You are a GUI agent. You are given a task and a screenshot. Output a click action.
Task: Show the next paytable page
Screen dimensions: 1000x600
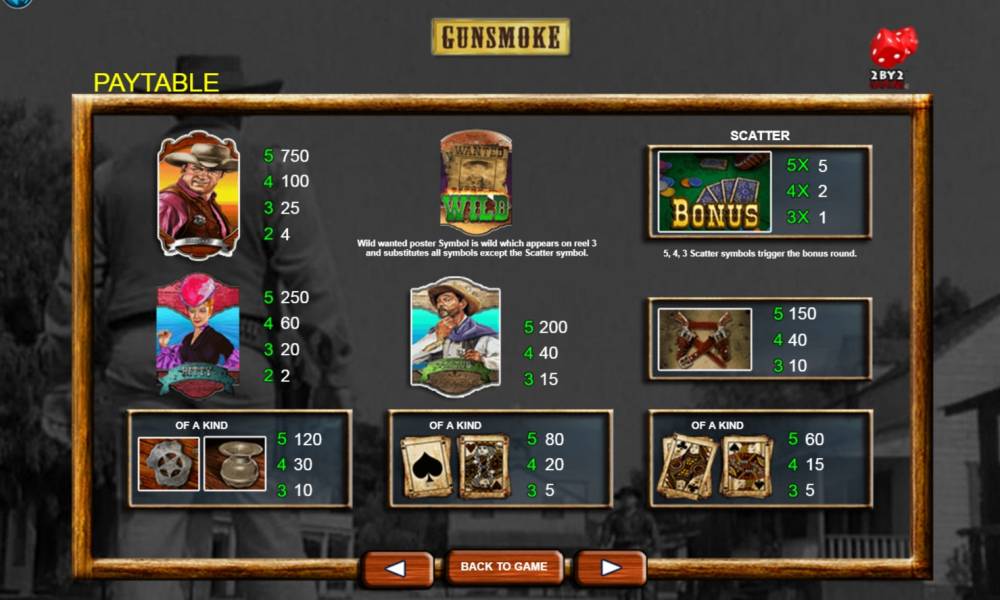(610, 568)
